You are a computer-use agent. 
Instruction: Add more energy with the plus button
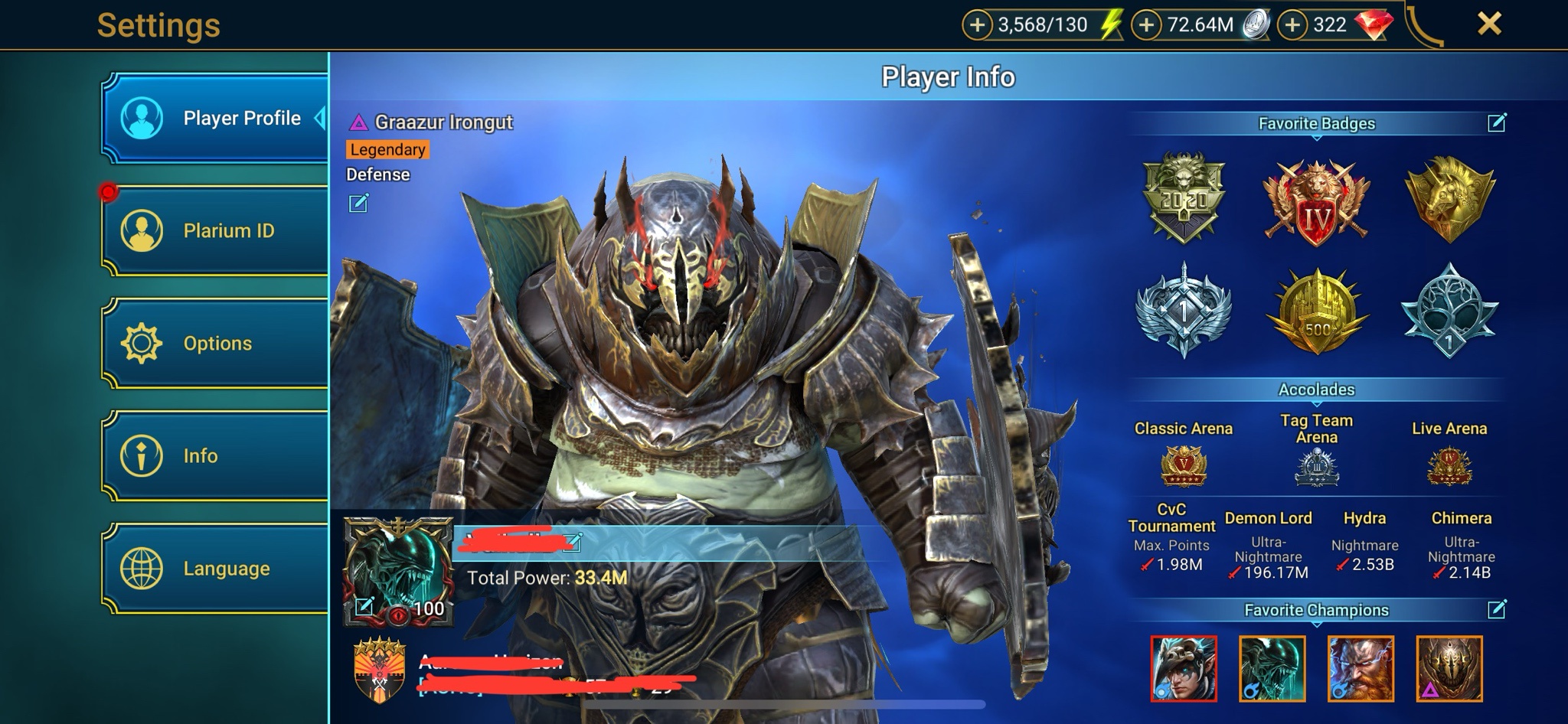click(x=977, y=25)
